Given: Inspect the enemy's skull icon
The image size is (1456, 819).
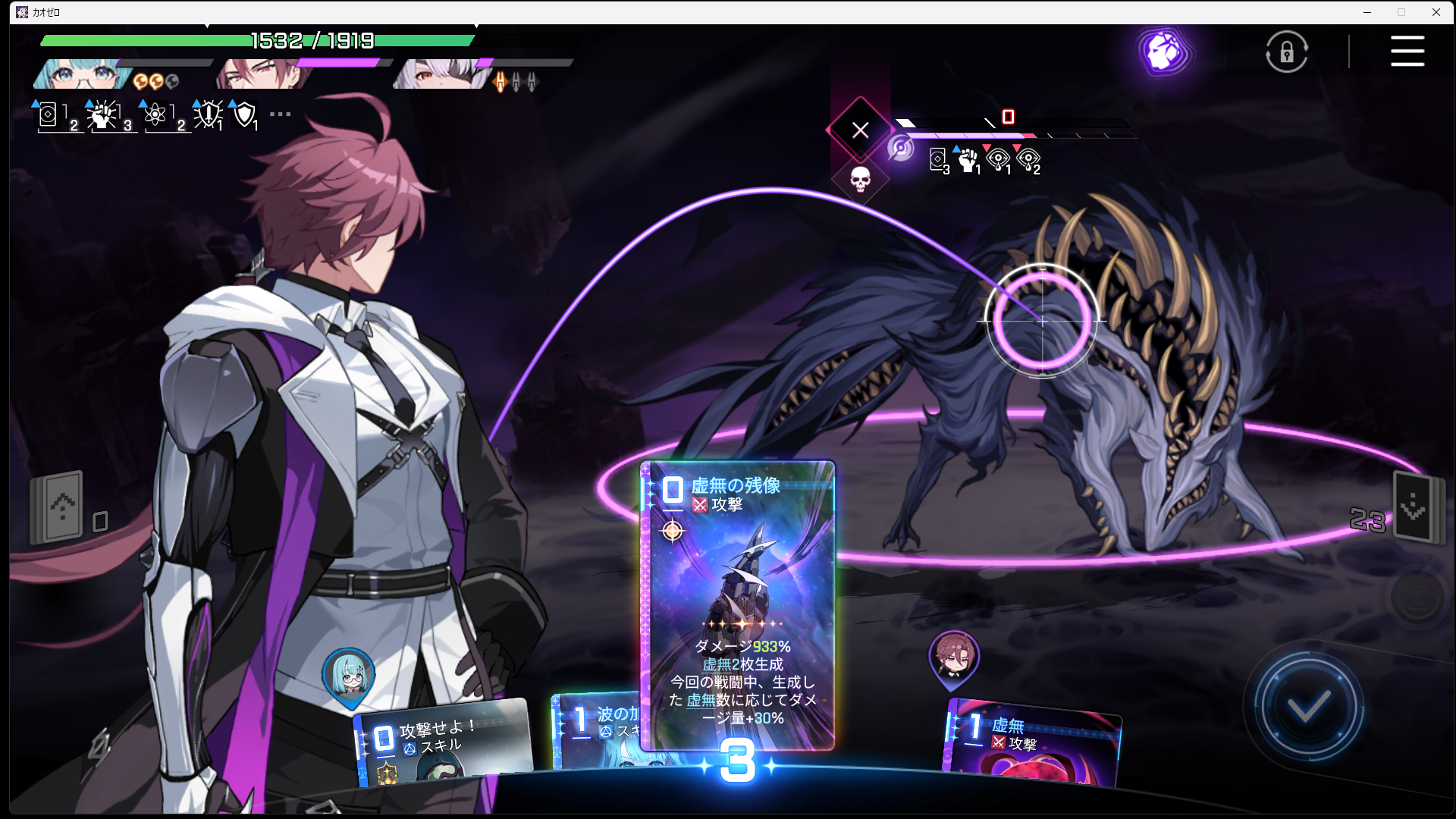Looking at the screenshot, I should [x=860, y=179].
